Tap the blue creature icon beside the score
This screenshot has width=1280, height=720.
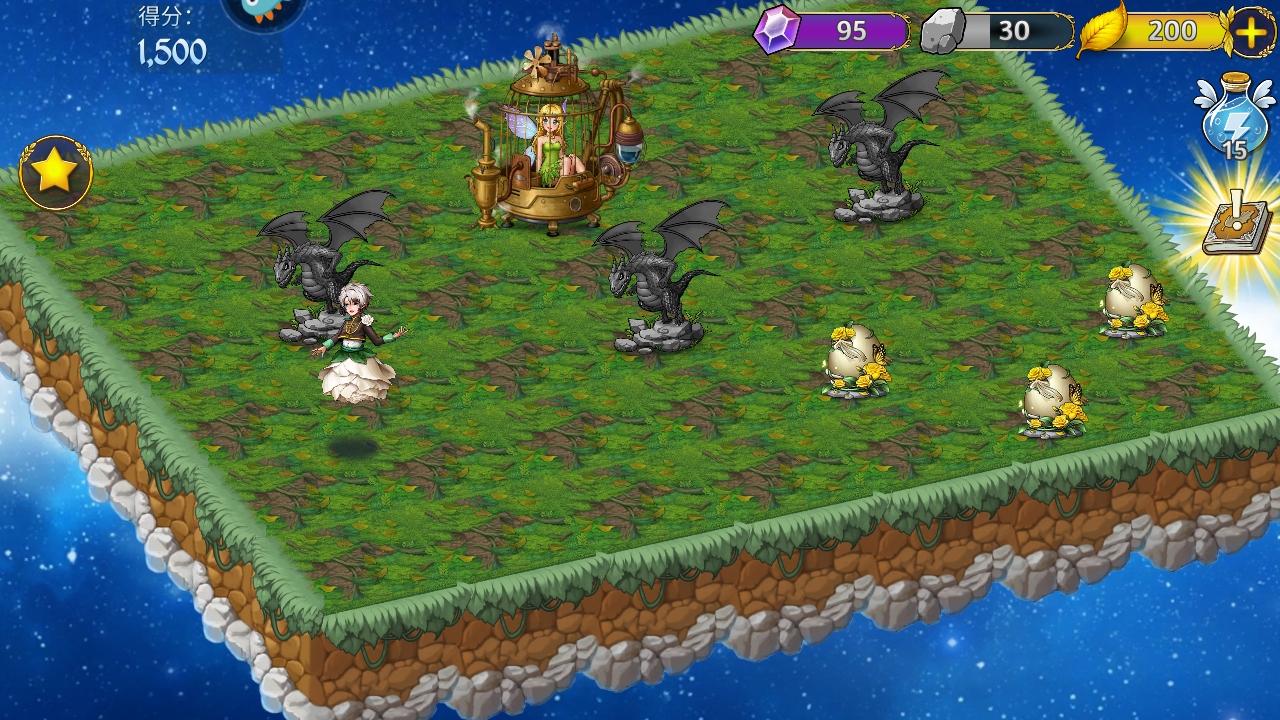(263, 12)
